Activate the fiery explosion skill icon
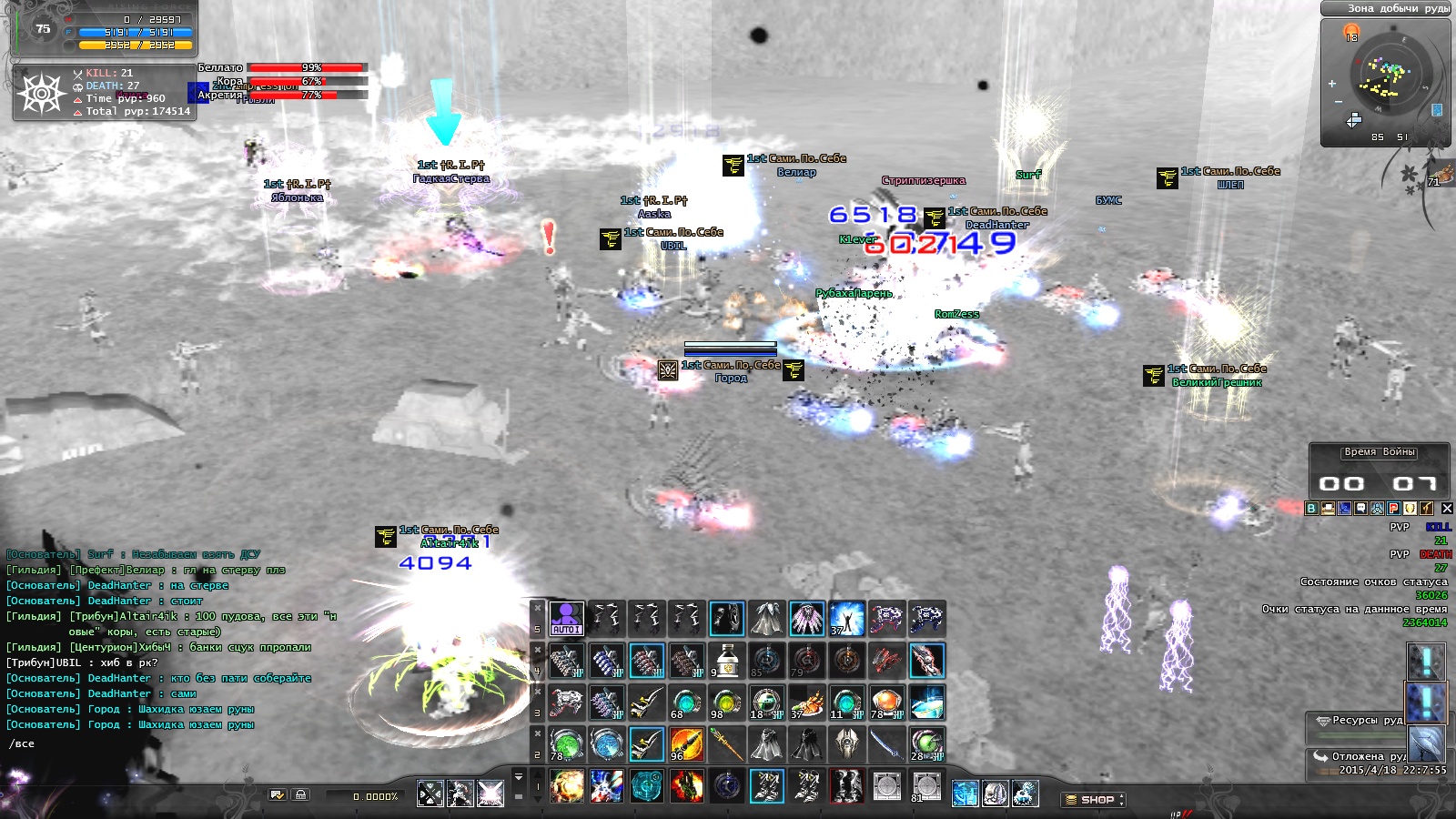The width and height of the screenshot is (1456, 819). (x=566, y=786)
